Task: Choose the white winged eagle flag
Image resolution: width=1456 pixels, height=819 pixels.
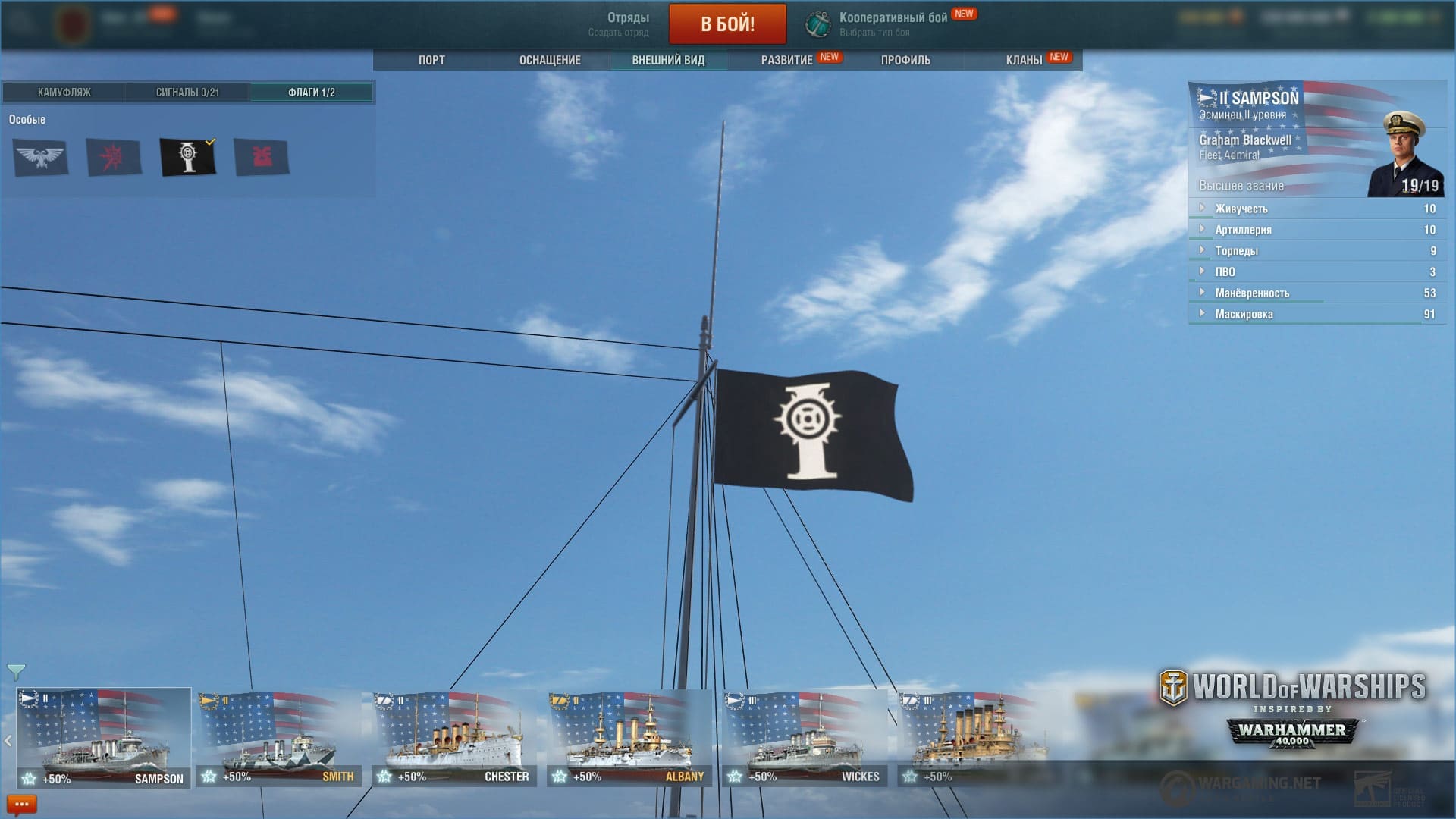Action: tap(41, 157)
